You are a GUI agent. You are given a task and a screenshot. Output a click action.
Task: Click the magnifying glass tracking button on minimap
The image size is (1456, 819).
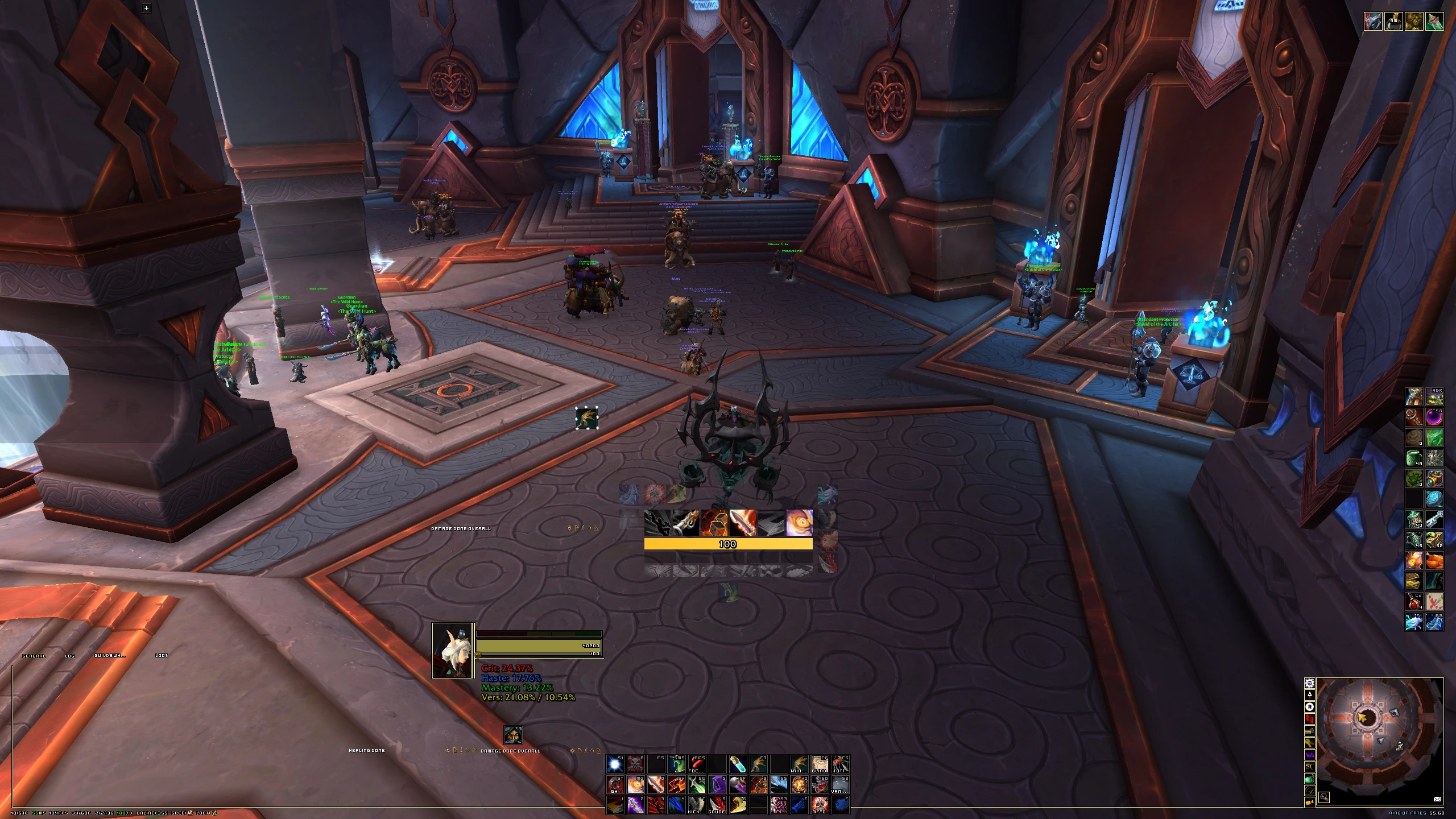click(x=1324, y=799)
